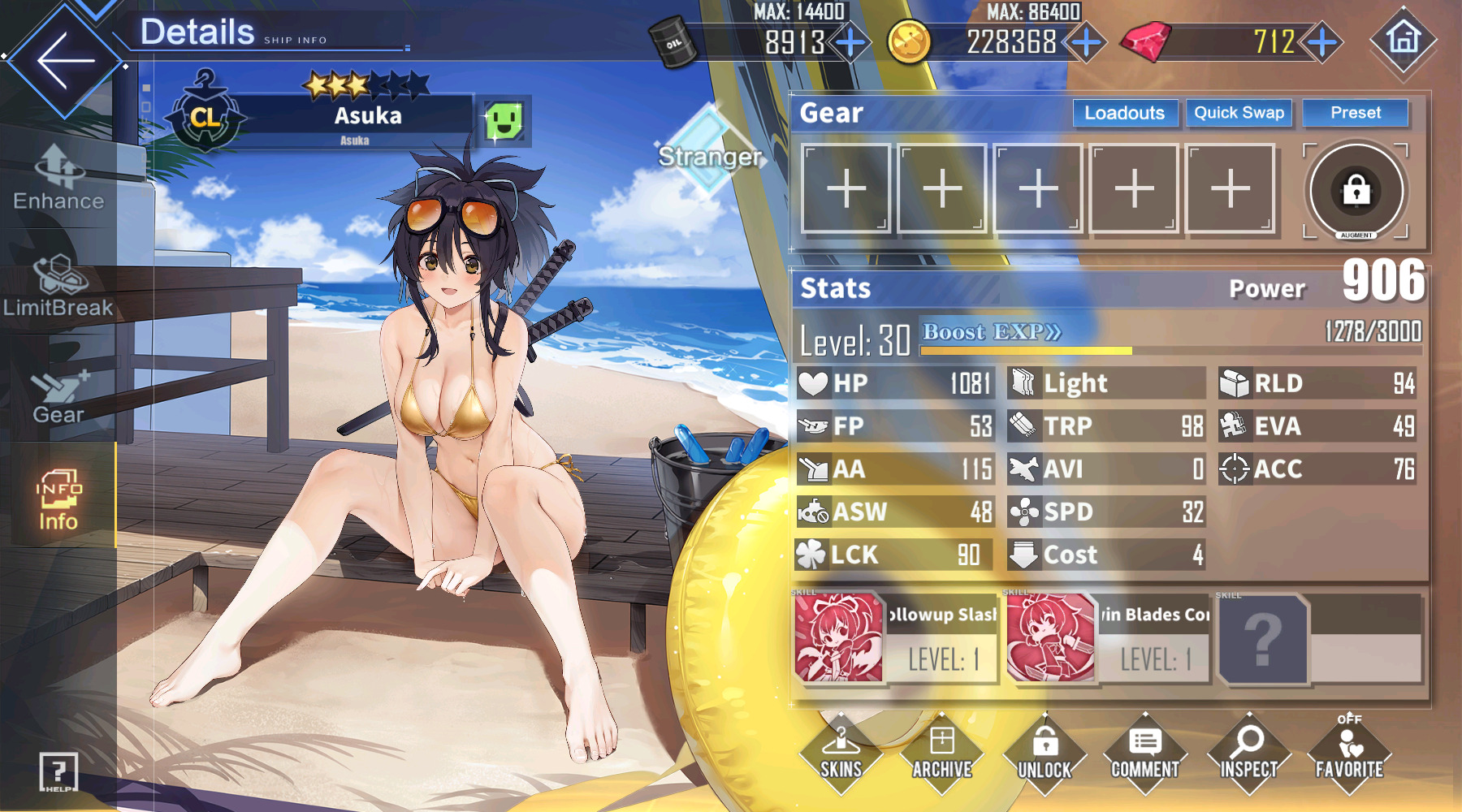Image resolution: width=1462 pixels, height=812 pixels.
Task: Open gear Loadouts
Action: click(1124, 113)
